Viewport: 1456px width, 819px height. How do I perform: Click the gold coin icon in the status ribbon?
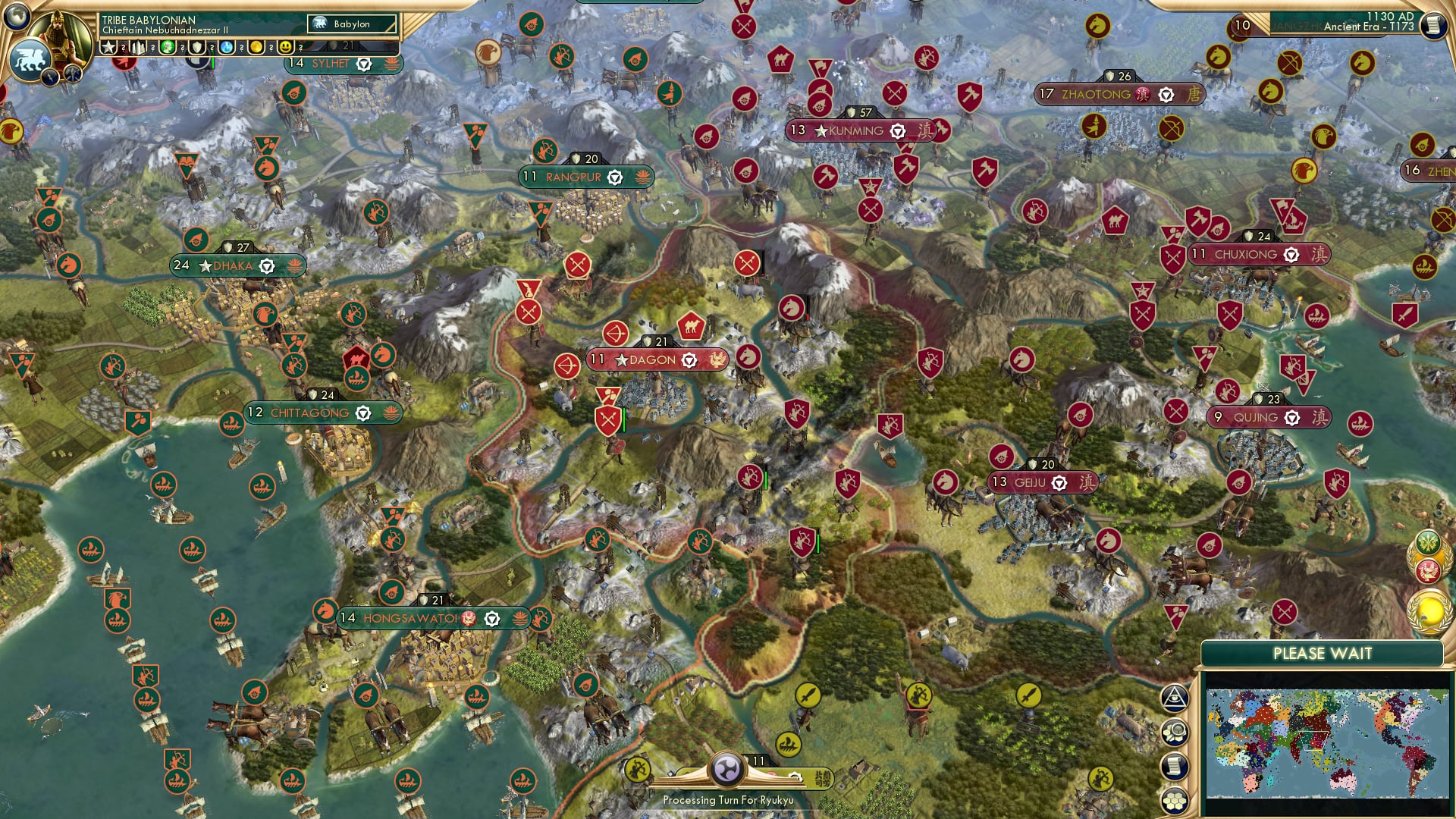pyautogui.click(x=258, y=47)
